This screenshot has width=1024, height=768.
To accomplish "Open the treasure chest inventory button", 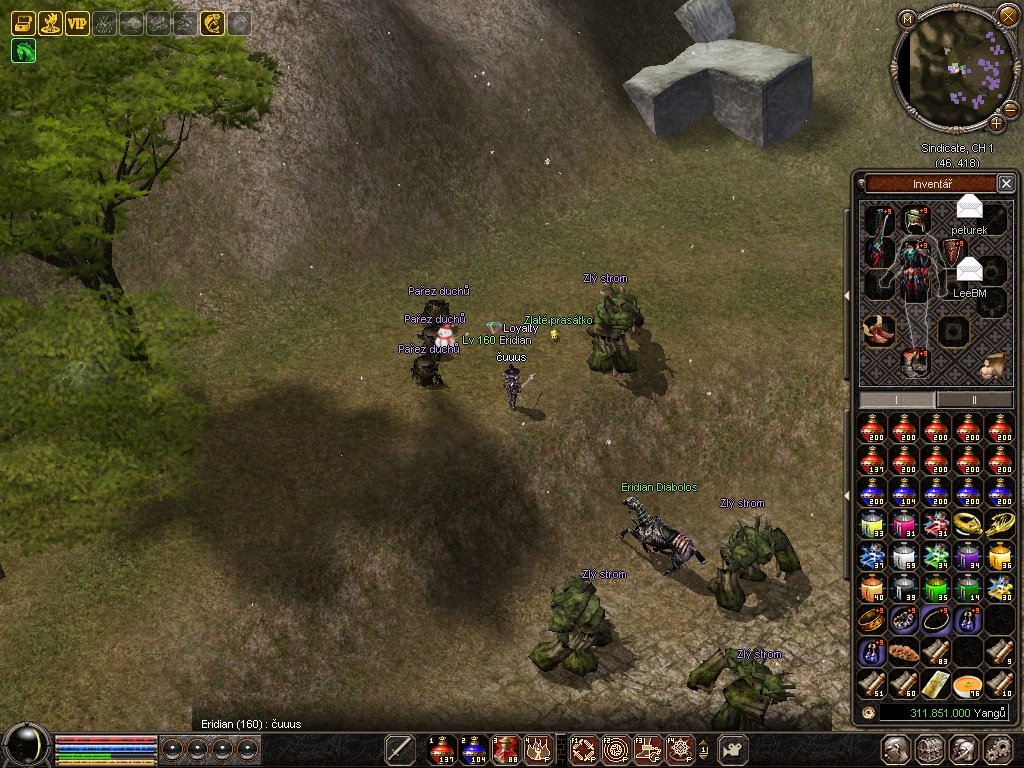I will 930,749.
